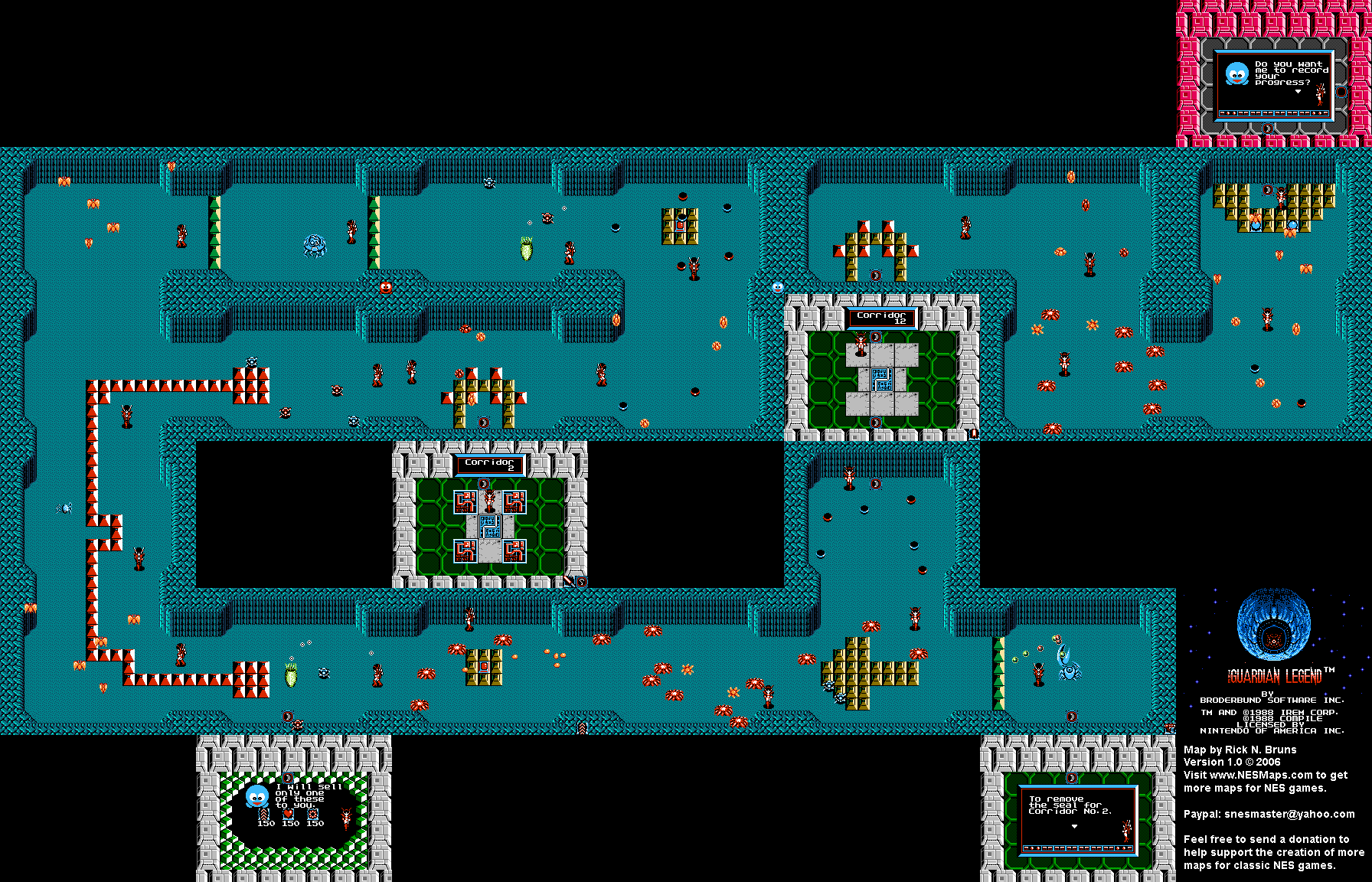This screenshot has height=882, width=1372.
Task: Click the crescent moon entrance above the shop room
Action: (288, 776)
